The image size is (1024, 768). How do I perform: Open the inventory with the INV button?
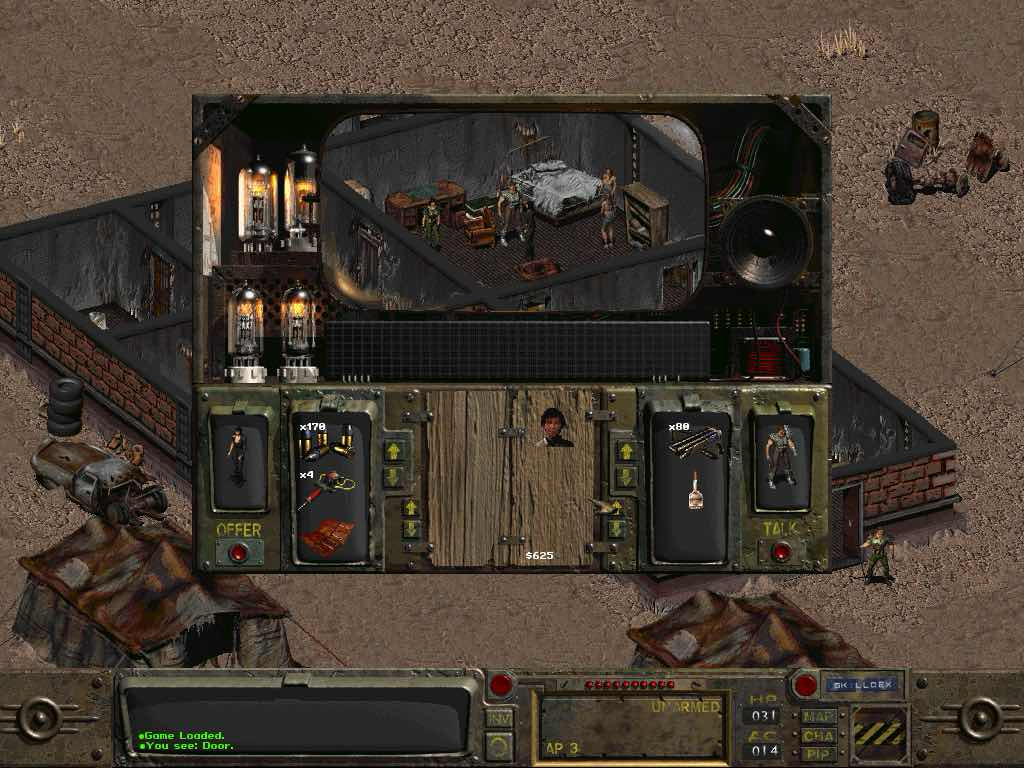click(x=498, y=716)
